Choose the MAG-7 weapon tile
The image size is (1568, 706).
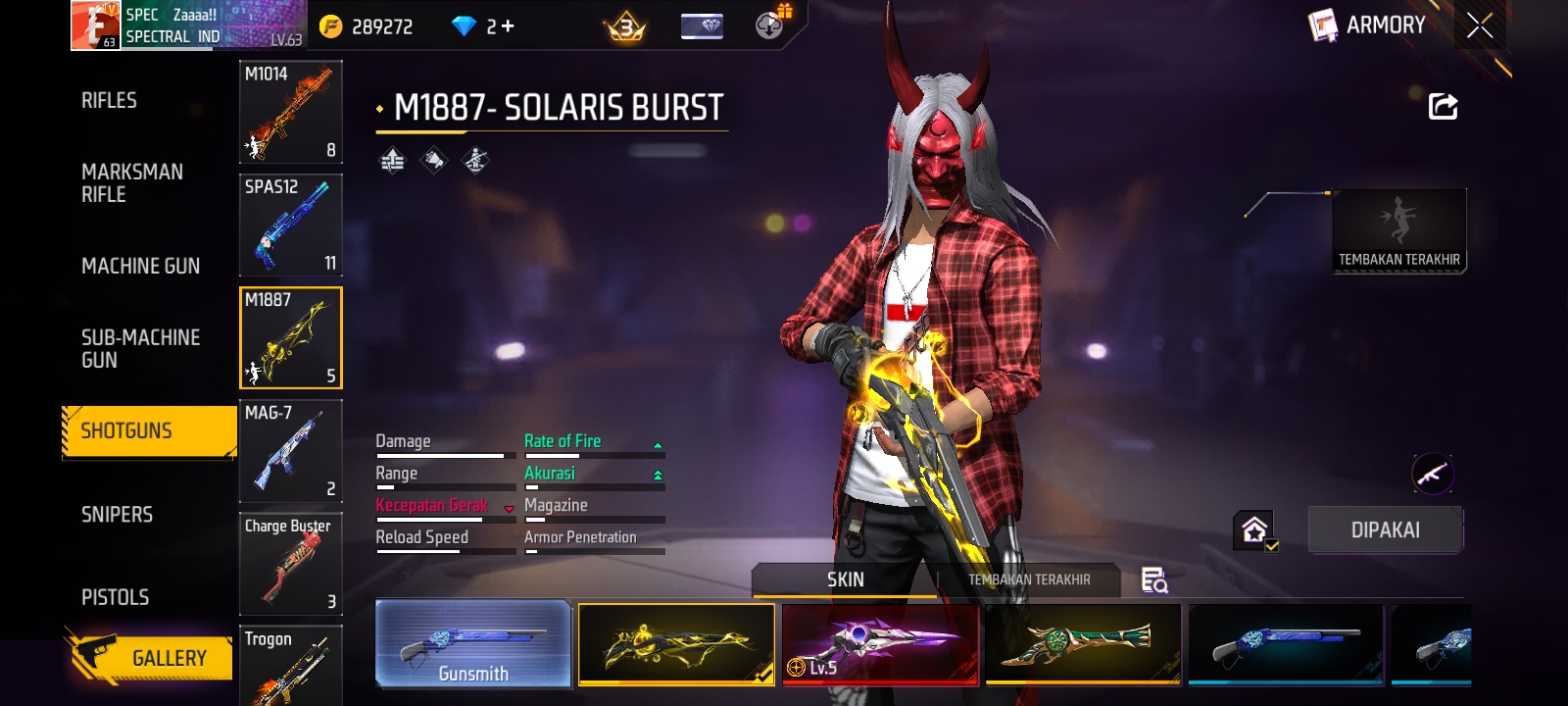pos(290,451)
